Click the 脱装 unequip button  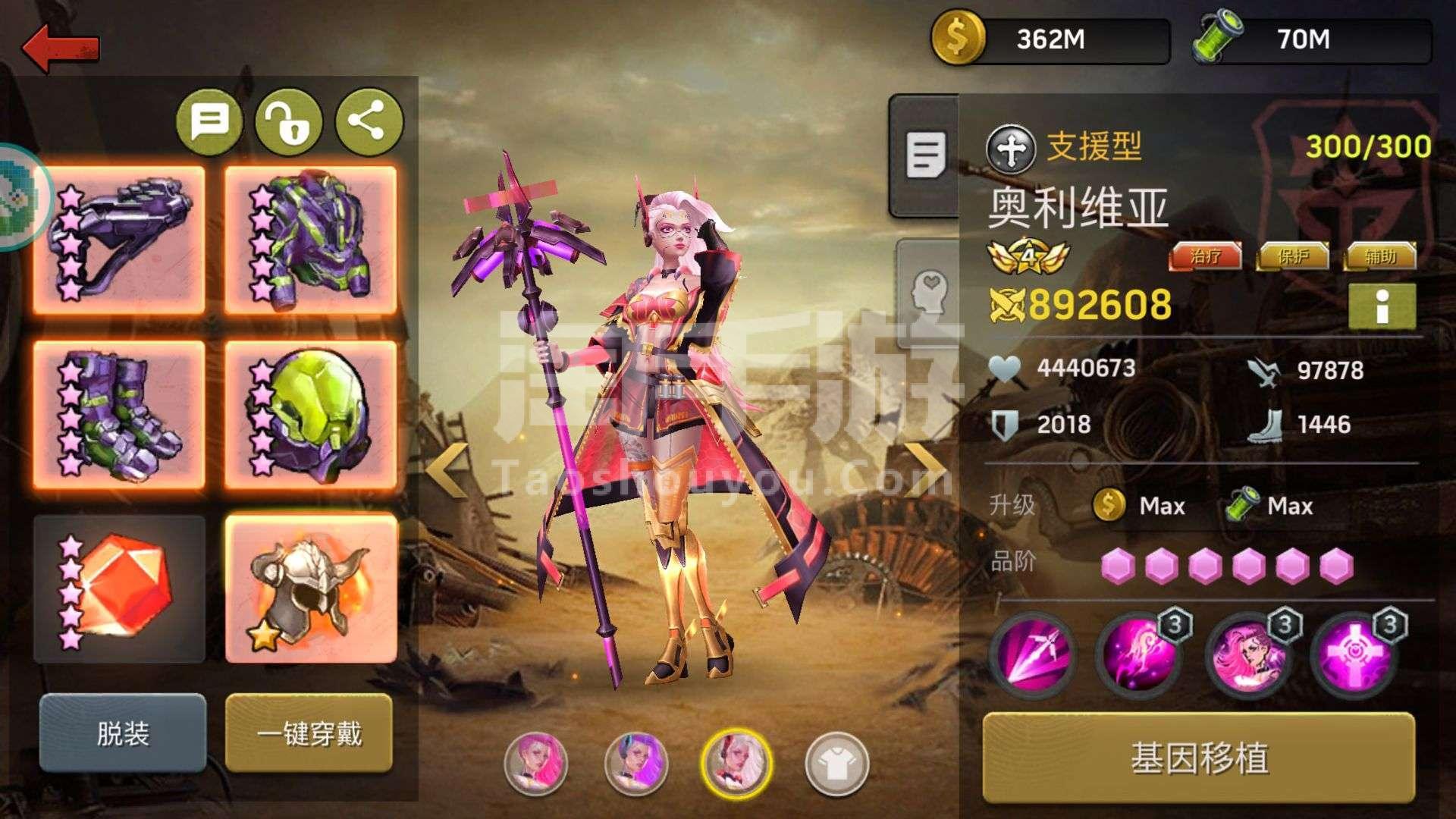click(x=123, y=733)
